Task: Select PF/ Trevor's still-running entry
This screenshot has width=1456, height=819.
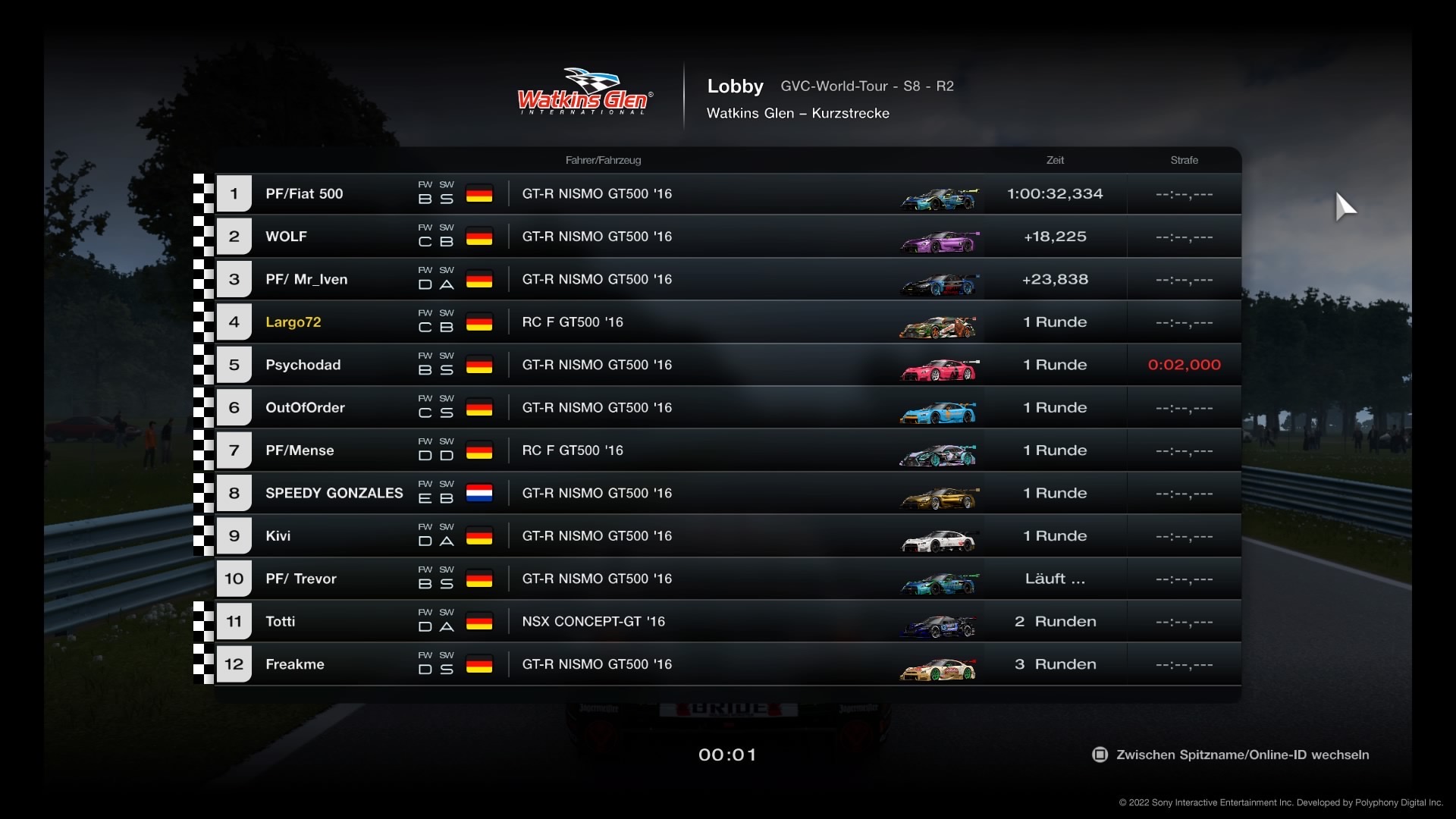Action: [728, 579]
